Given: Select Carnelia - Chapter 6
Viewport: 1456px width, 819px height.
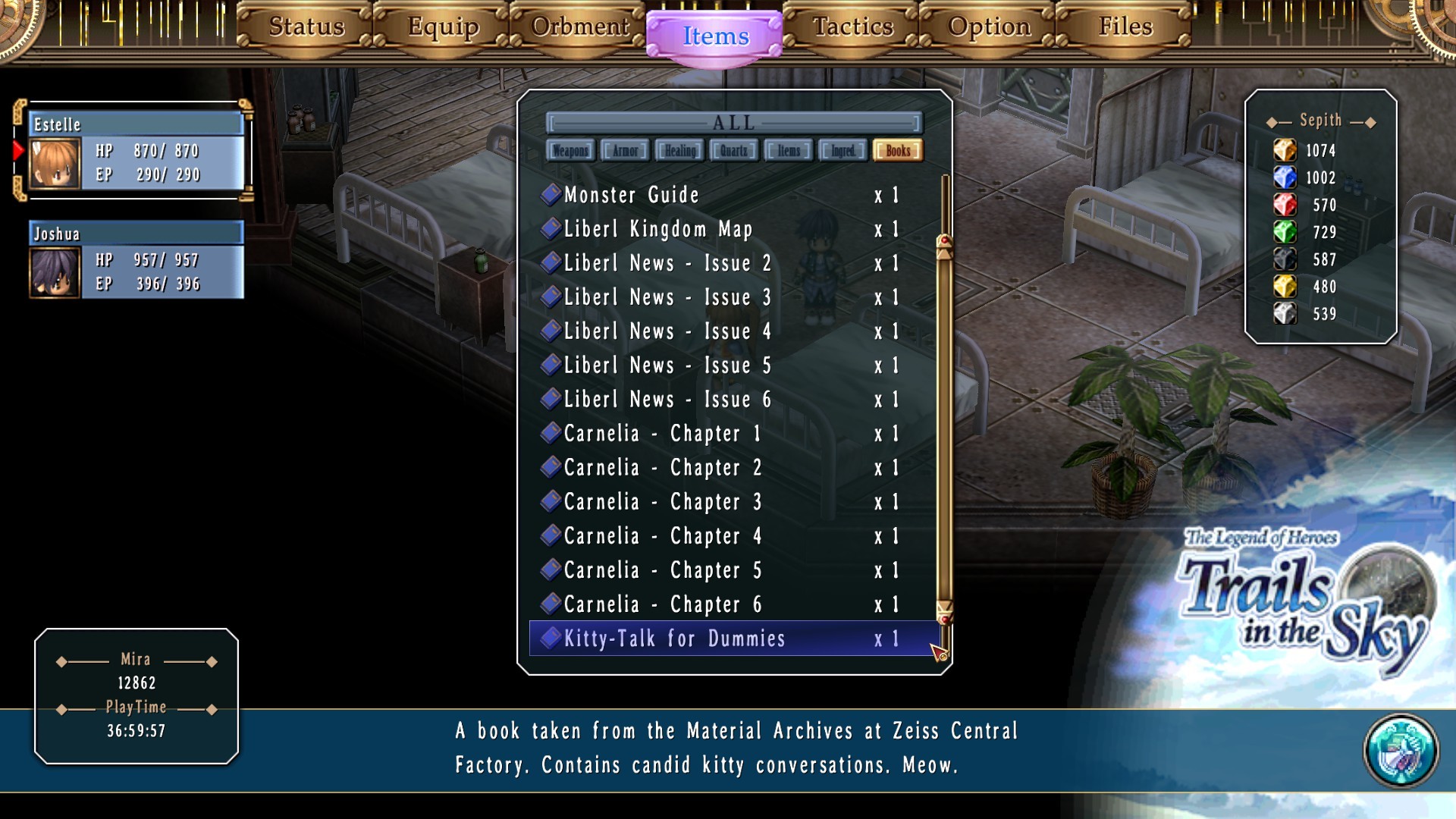Looking at the screenshot, I should 662,605.
